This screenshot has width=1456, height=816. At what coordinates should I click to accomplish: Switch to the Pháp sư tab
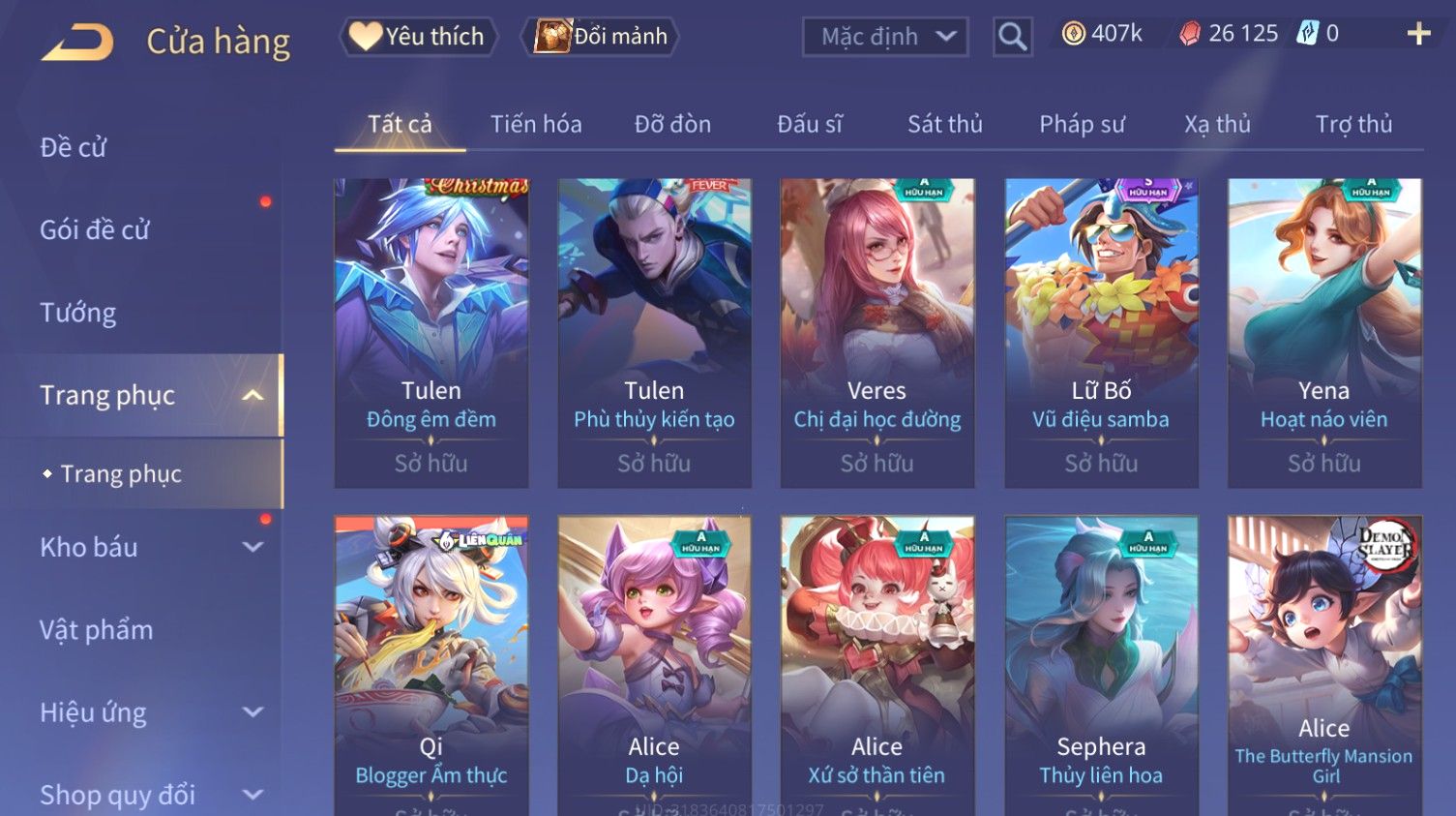[x=1082, y=124]
